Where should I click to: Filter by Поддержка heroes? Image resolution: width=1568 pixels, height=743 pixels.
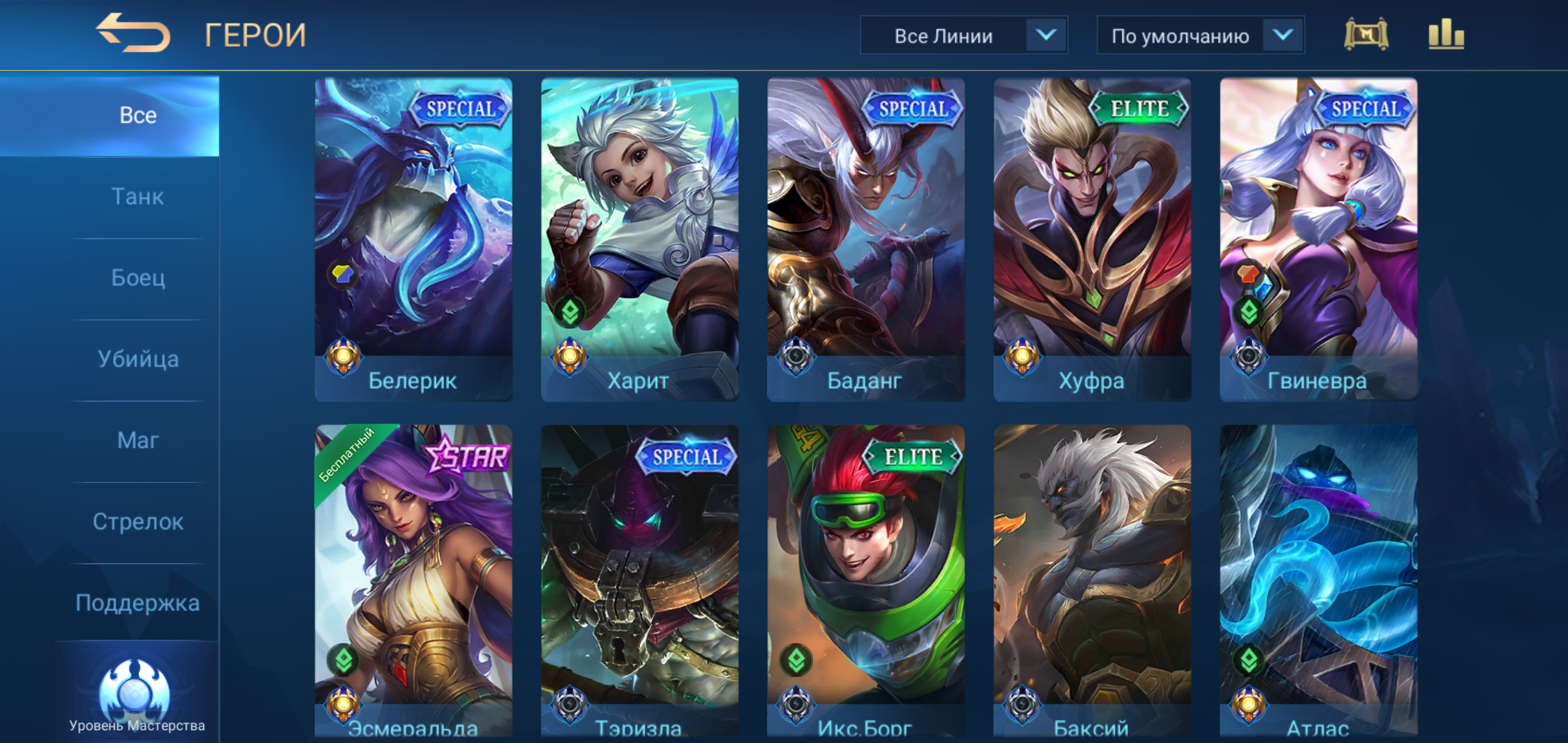click(138, 603)
